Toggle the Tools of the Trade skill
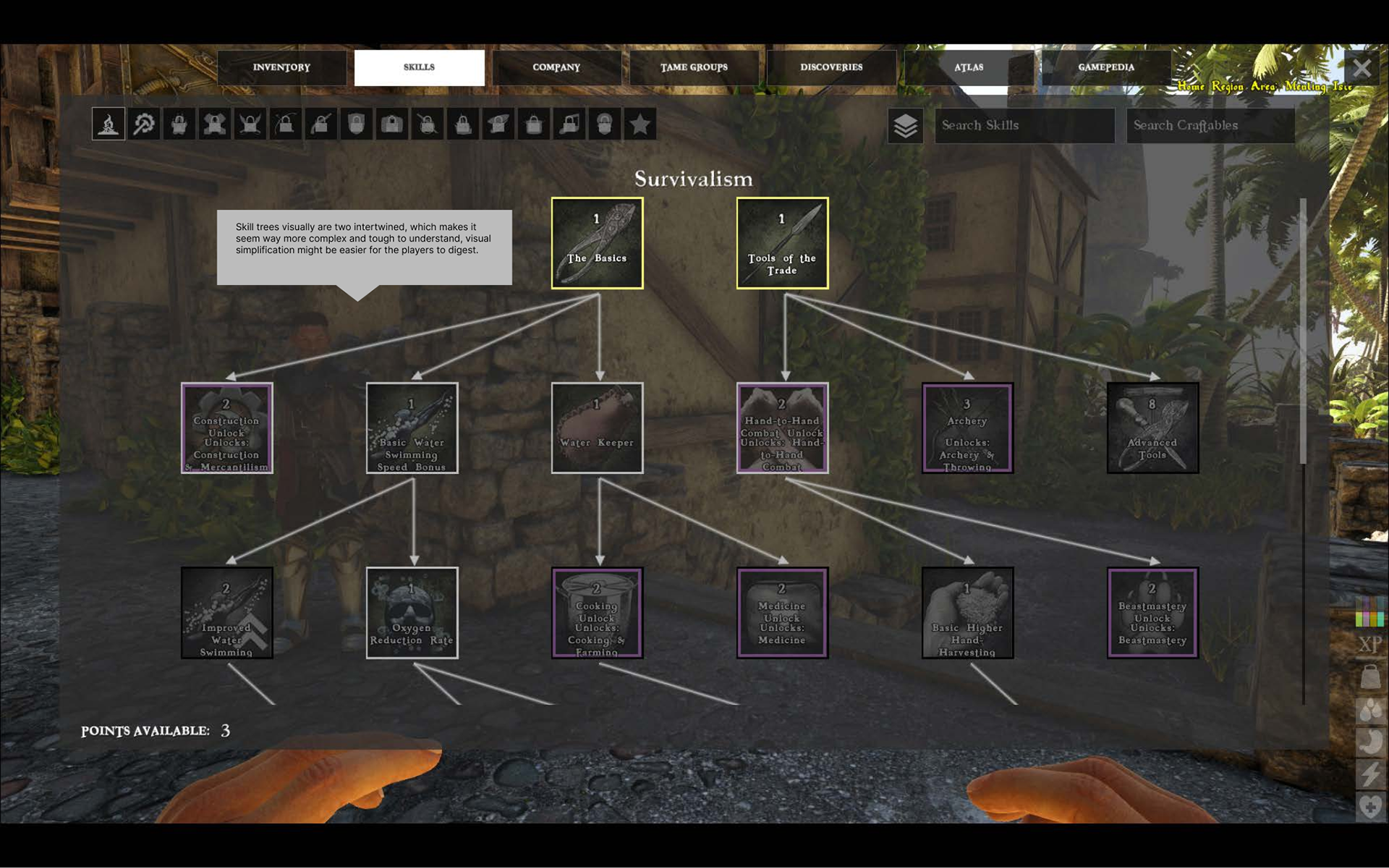Screen dimensions: 1389x868 point(782,242)
